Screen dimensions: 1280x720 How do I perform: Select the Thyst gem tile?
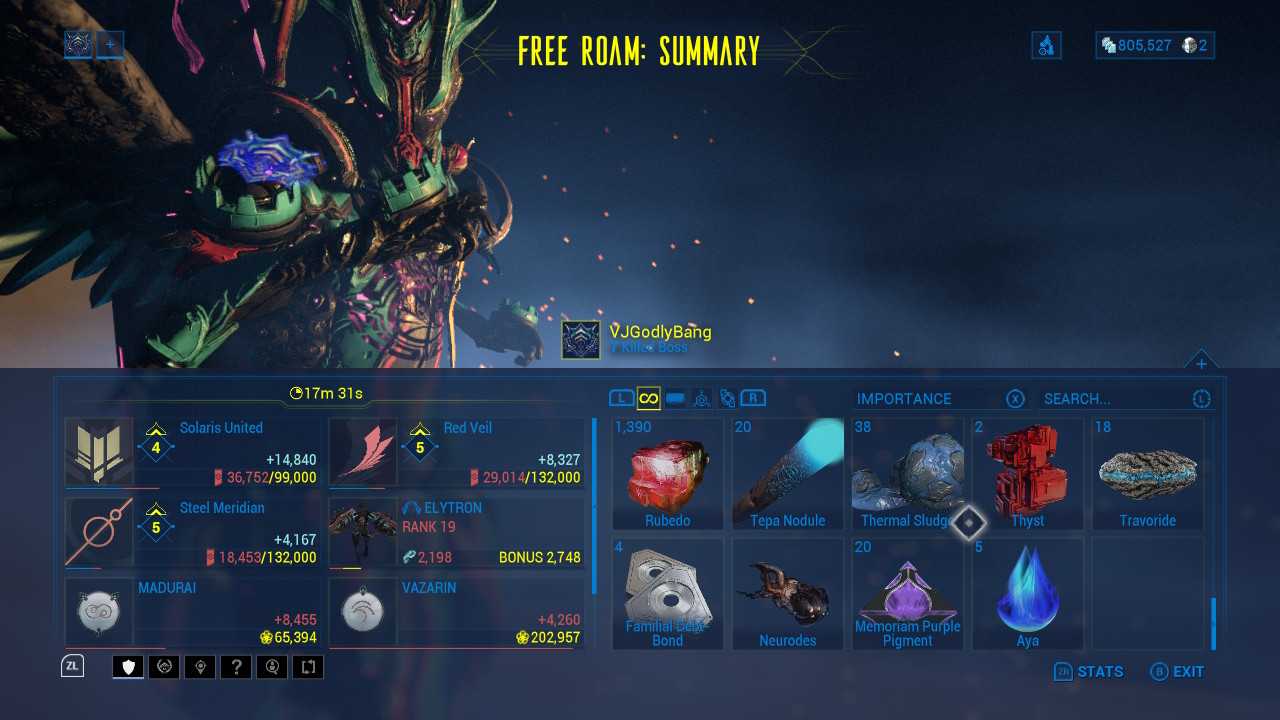click(x=1028, y=474)
